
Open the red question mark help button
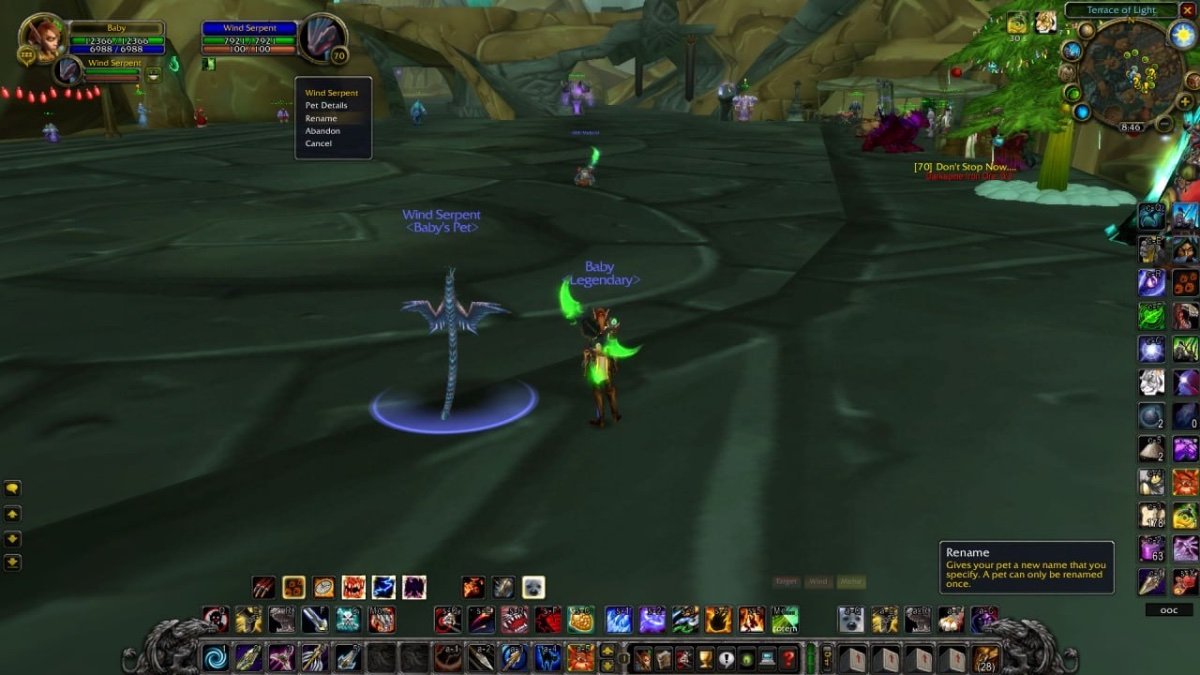pos(789,658)
